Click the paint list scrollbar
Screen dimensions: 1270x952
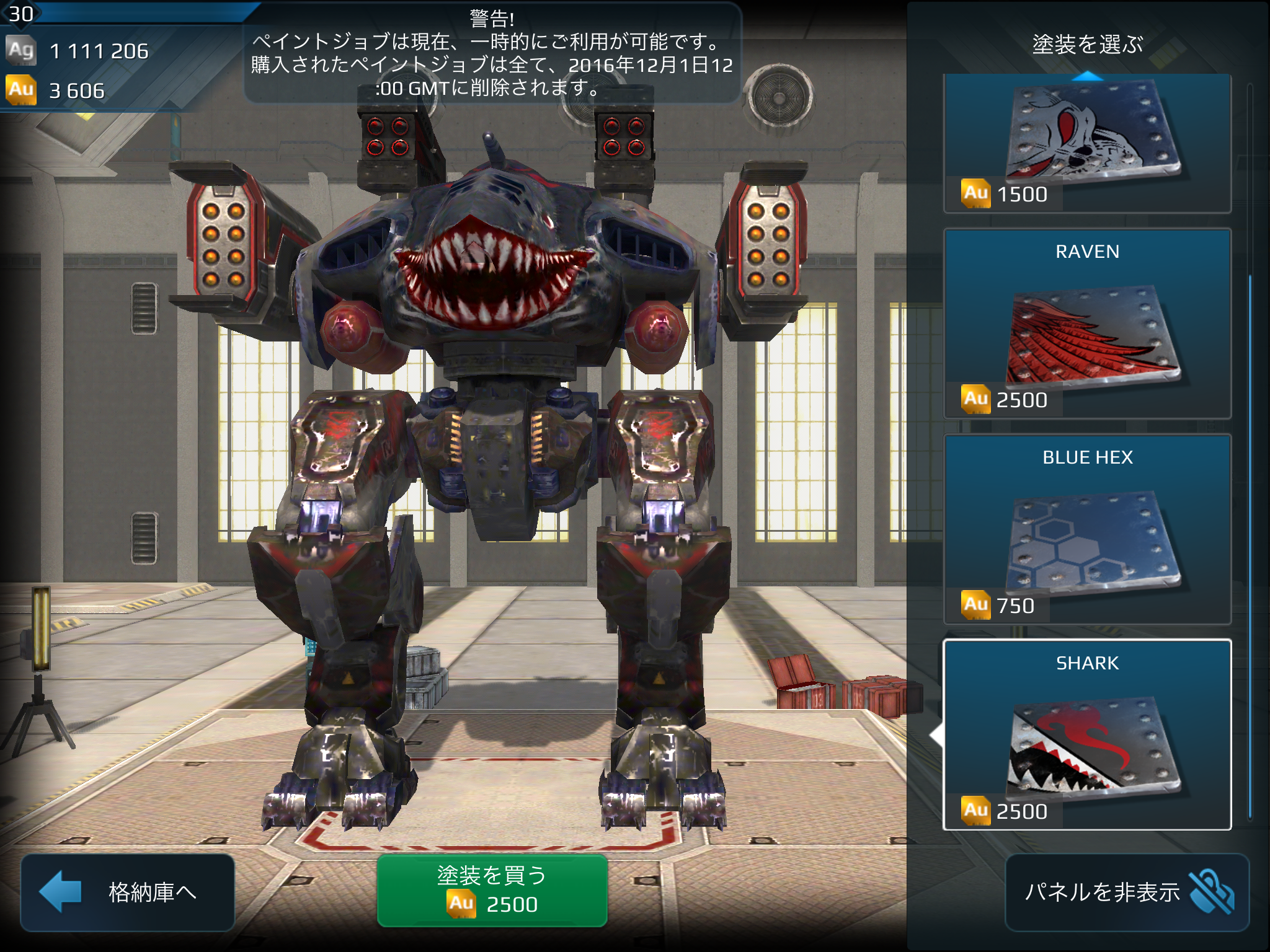click(x=1250, y=545)
